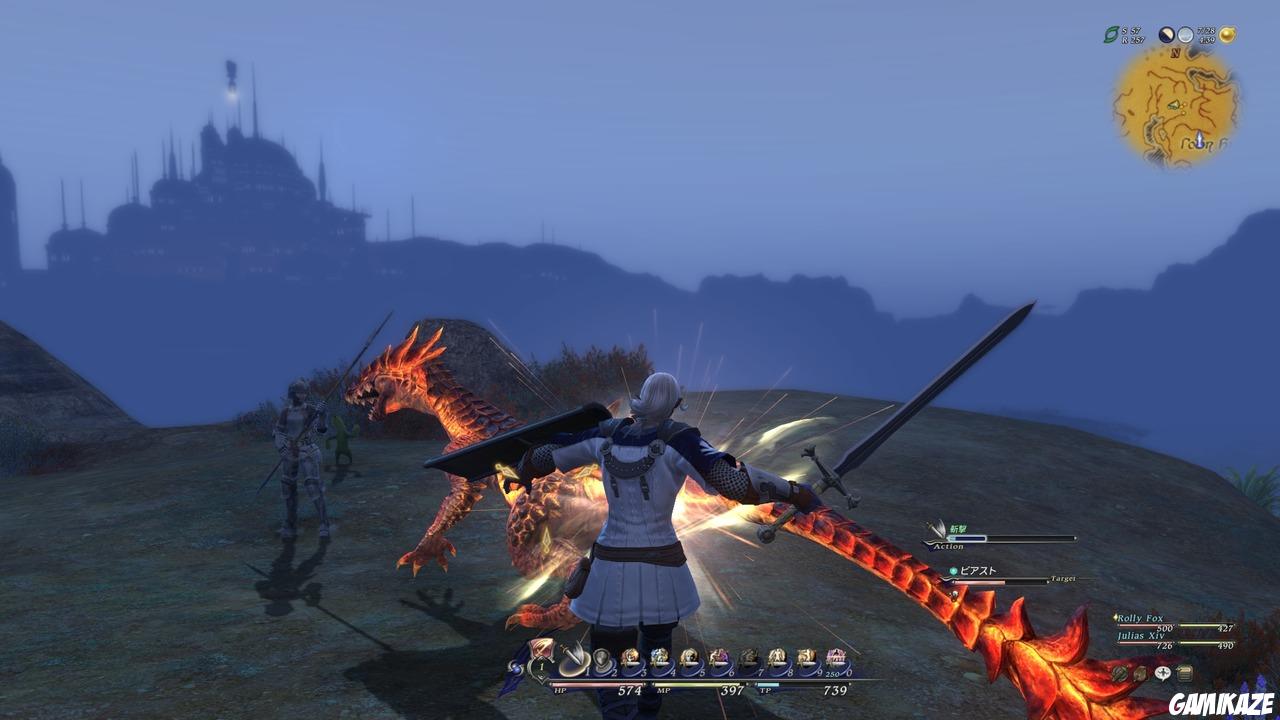Open the chat bubble emote icon near party list
The image size is (1280, 720).
tap(1163, 673)
